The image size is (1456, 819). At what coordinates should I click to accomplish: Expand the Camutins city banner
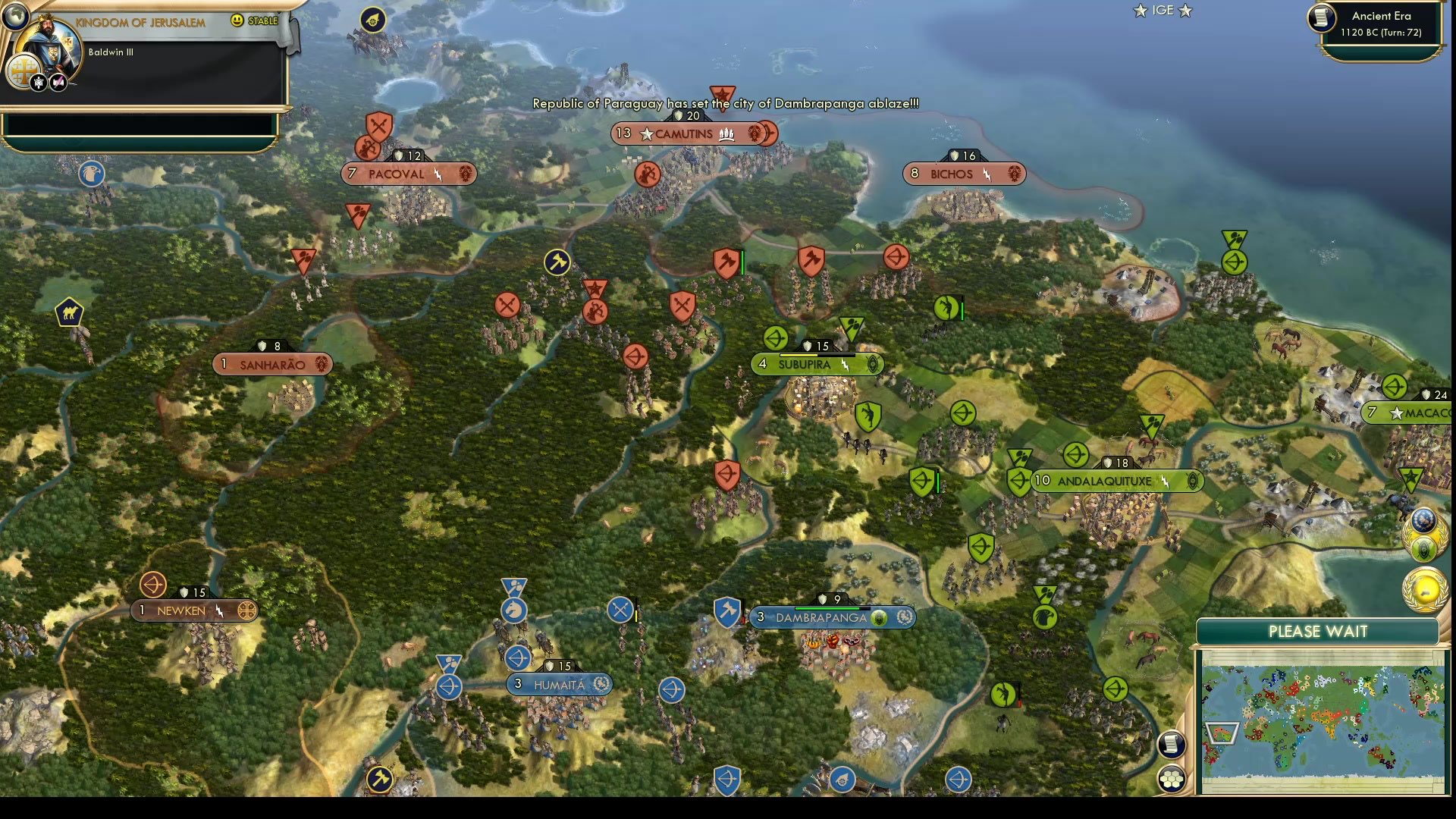[x=693, y=133]
